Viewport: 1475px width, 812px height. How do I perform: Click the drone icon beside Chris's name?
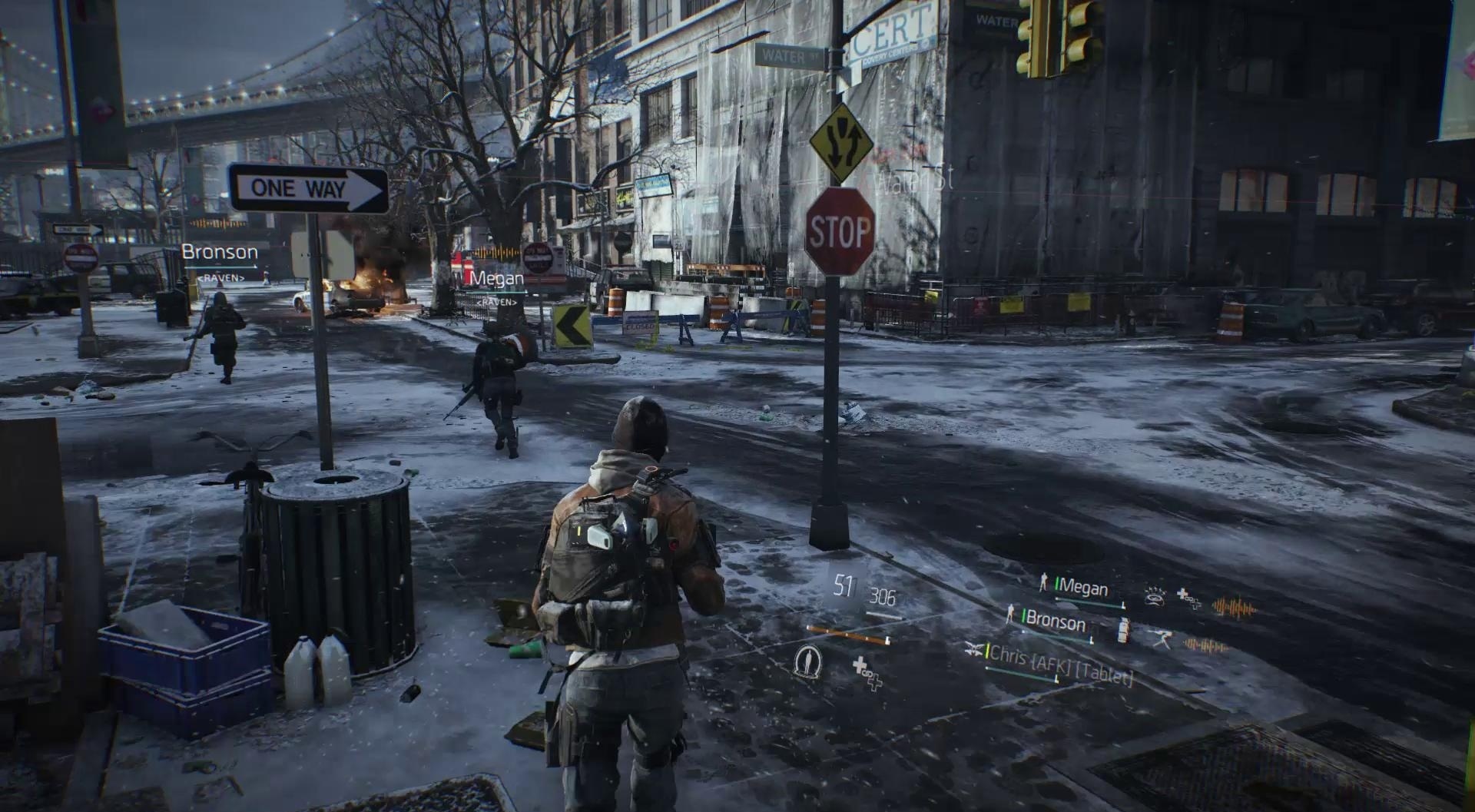(974, 649)
